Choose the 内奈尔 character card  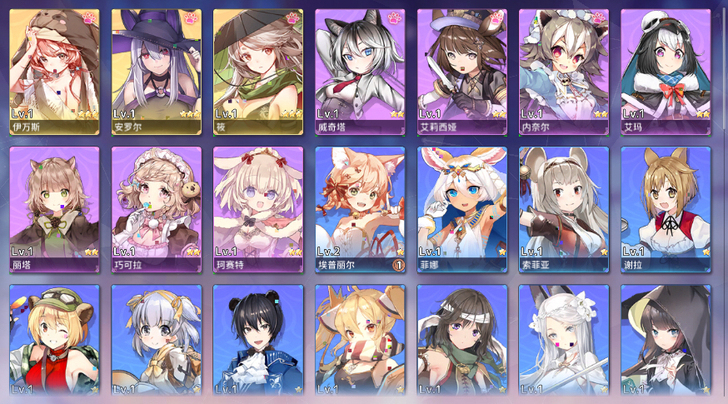pos(564,71)
